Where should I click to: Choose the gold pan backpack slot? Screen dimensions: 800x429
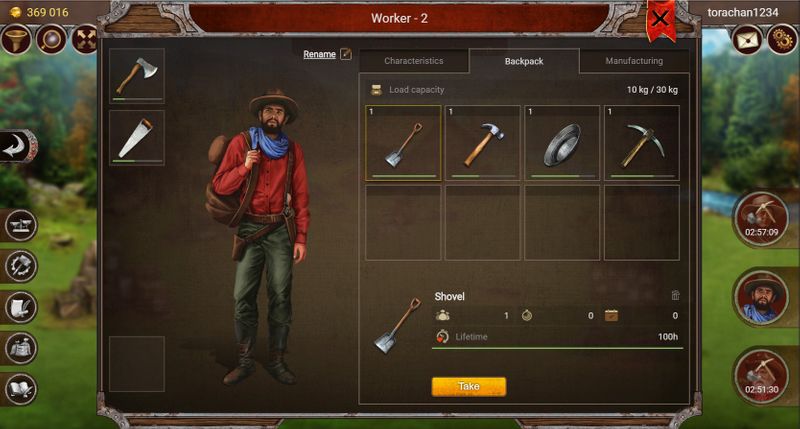tap(562, 142)
